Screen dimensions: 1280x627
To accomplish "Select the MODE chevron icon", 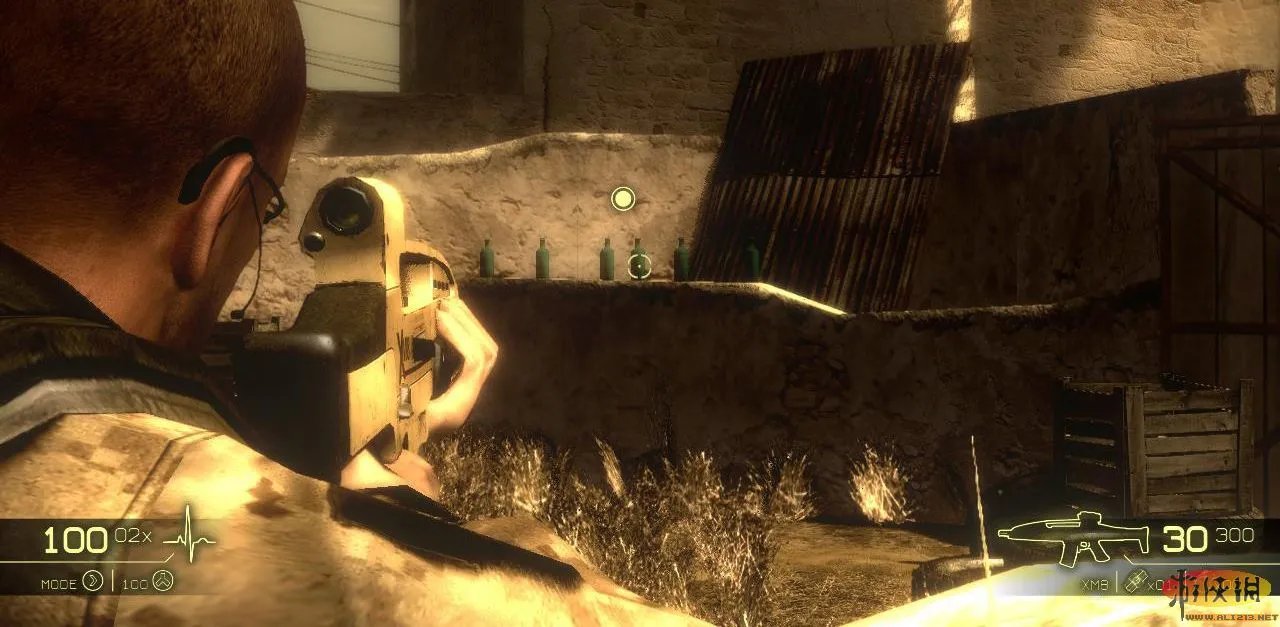I will (93, 582).
